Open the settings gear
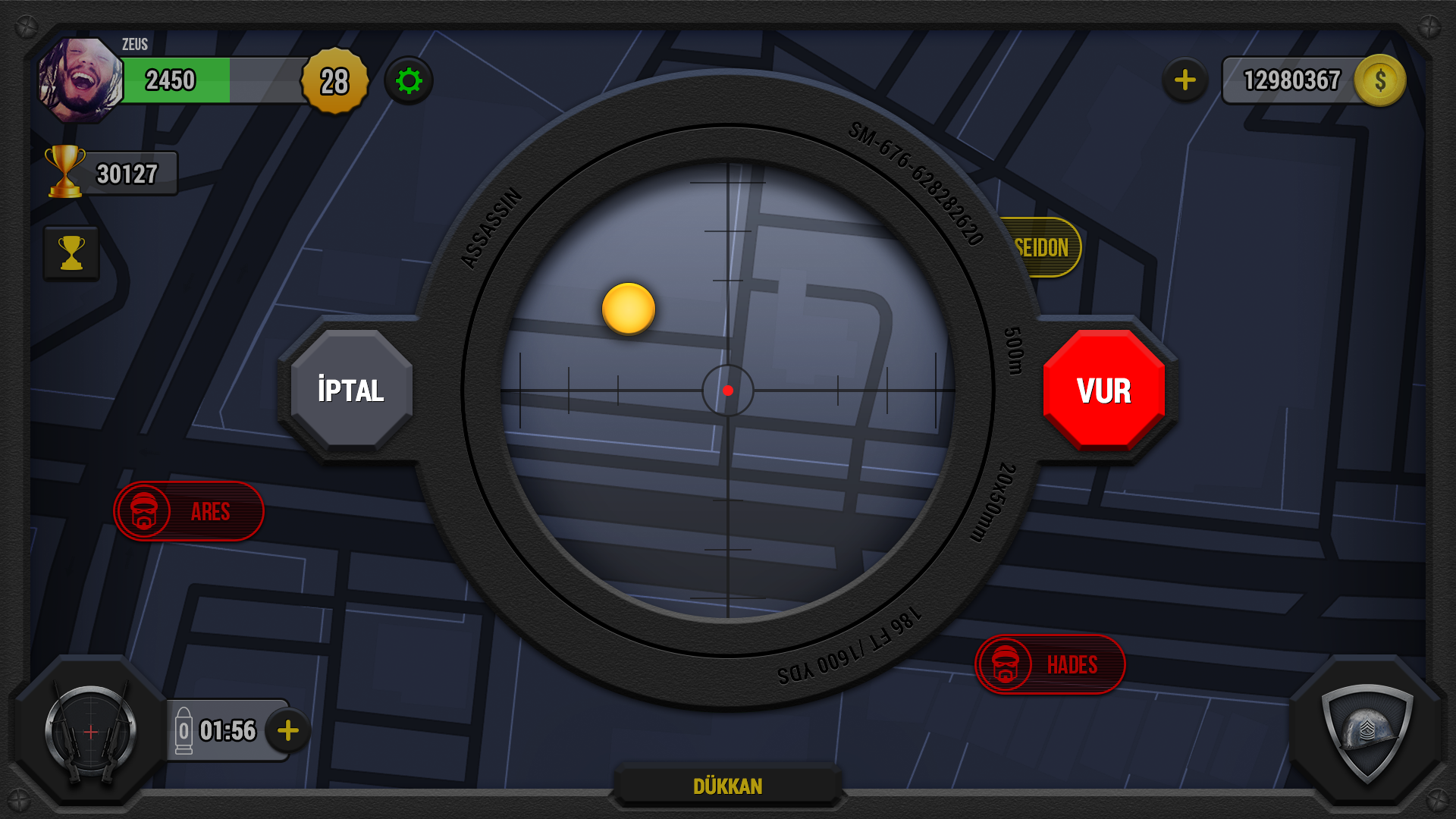 pyautogui.click(x=409, y=80)
